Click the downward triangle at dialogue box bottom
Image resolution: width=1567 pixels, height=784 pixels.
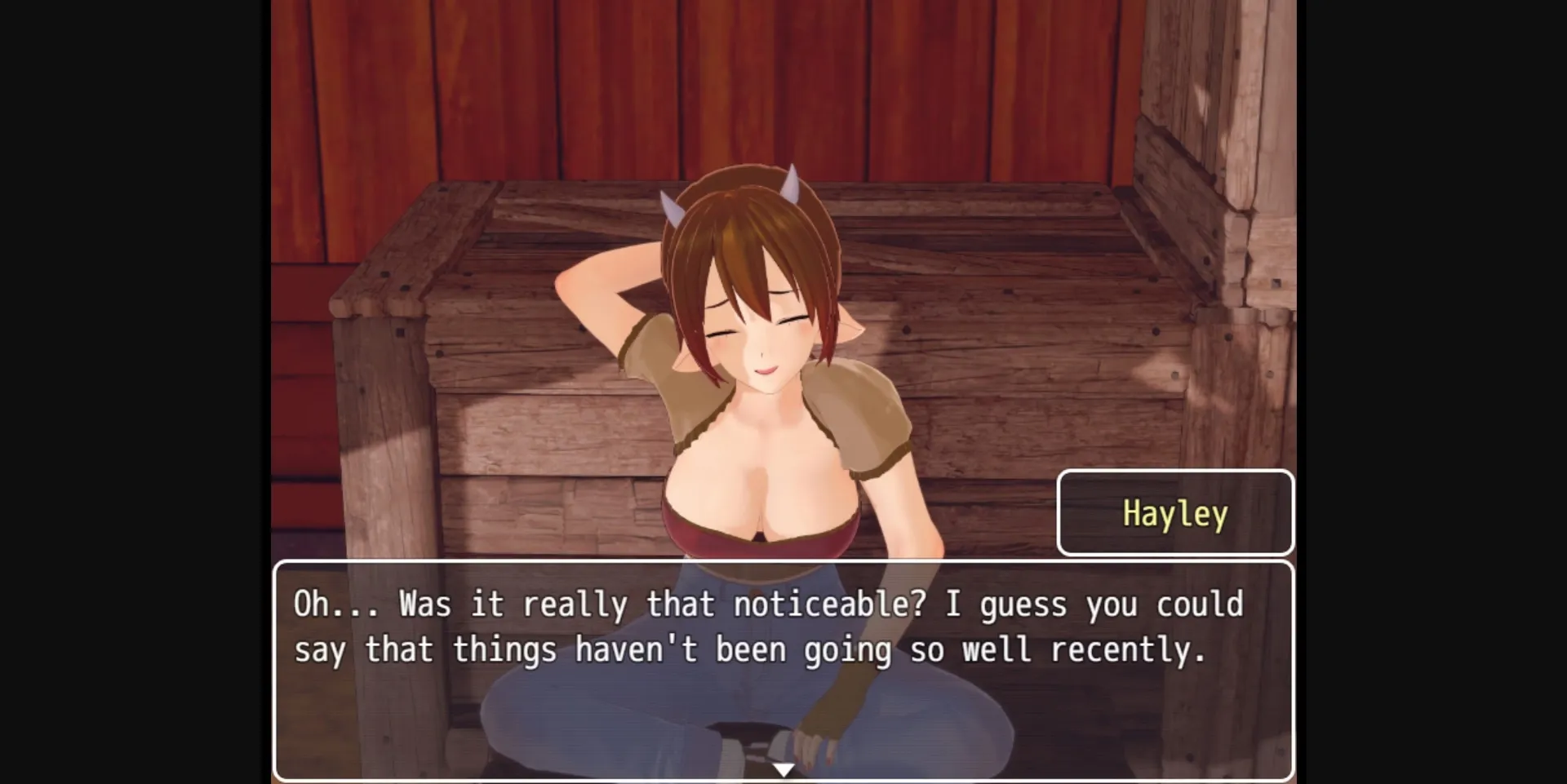783,768
